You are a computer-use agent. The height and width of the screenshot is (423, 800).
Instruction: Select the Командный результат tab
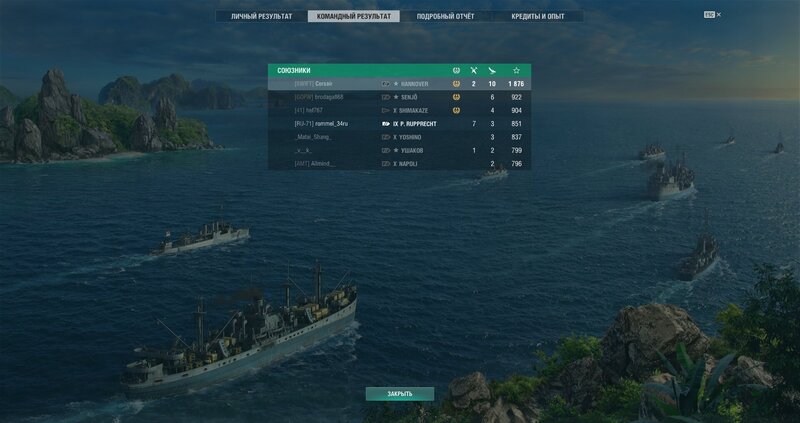pos(353,17)
